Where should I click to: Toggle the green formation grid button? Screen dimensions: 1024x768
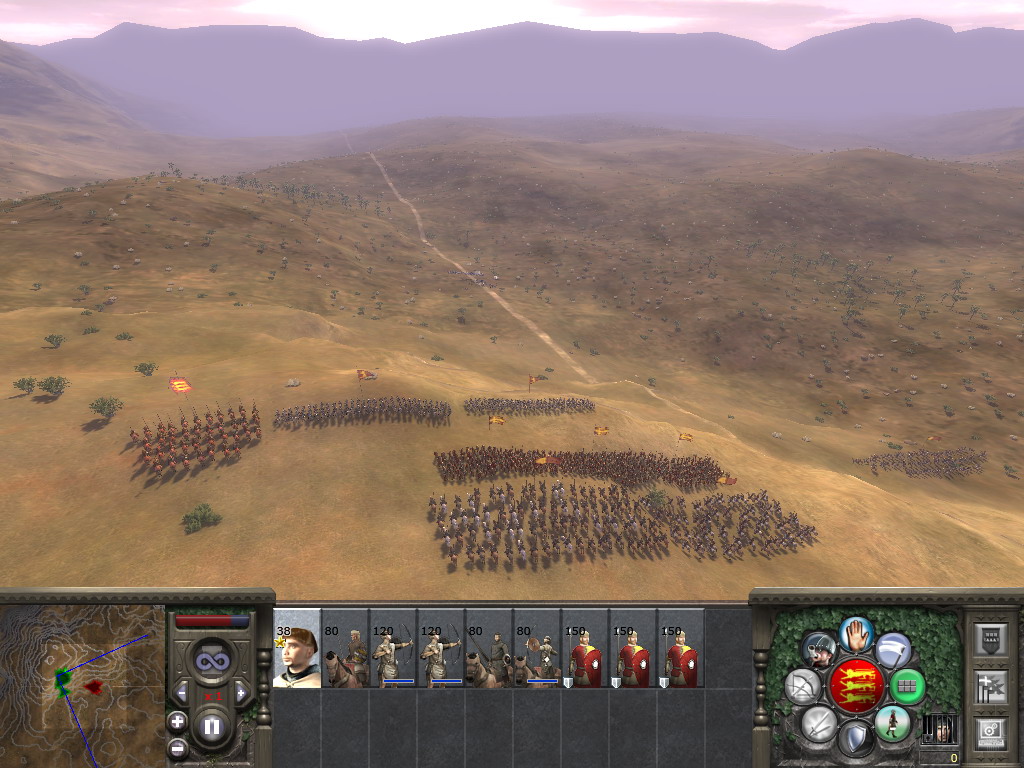[x=907, y=686]
